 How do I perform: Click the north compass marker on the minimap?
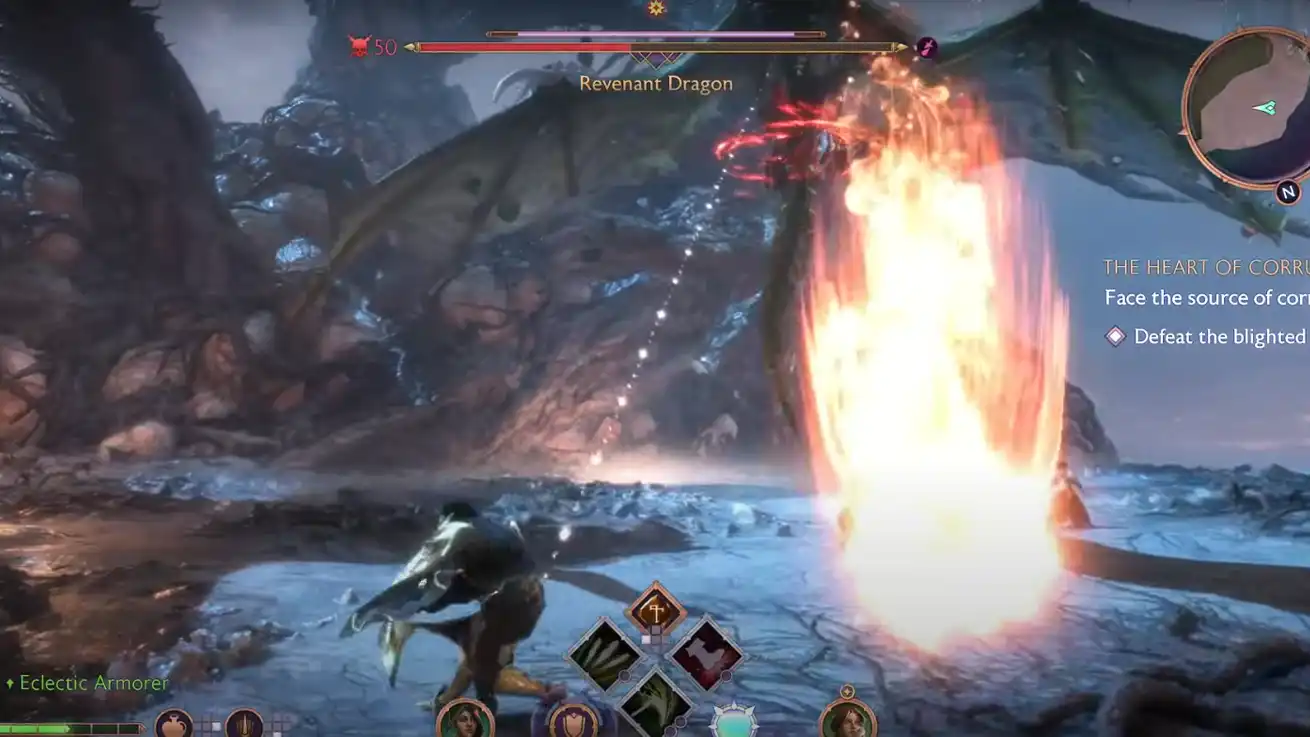(x=1287, y=192)
